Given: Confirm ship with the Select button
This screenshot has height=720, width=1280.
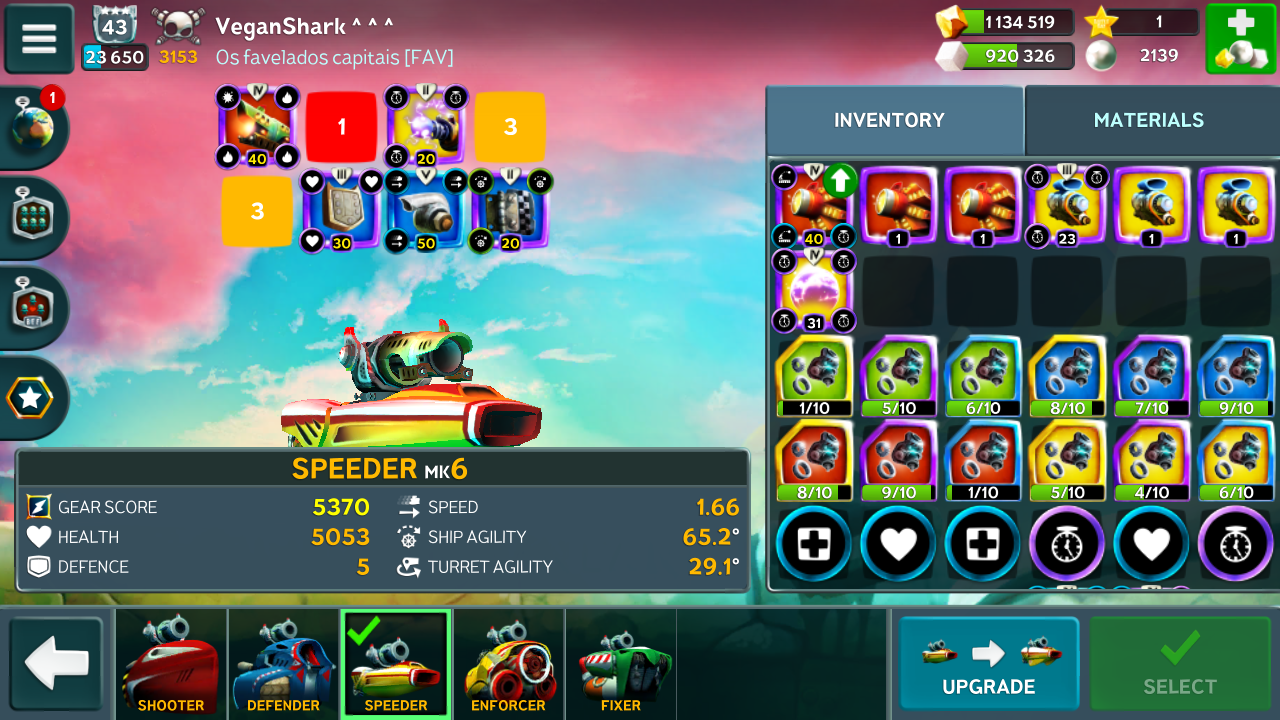Looking at the screenshot, I should point(1179,663).
